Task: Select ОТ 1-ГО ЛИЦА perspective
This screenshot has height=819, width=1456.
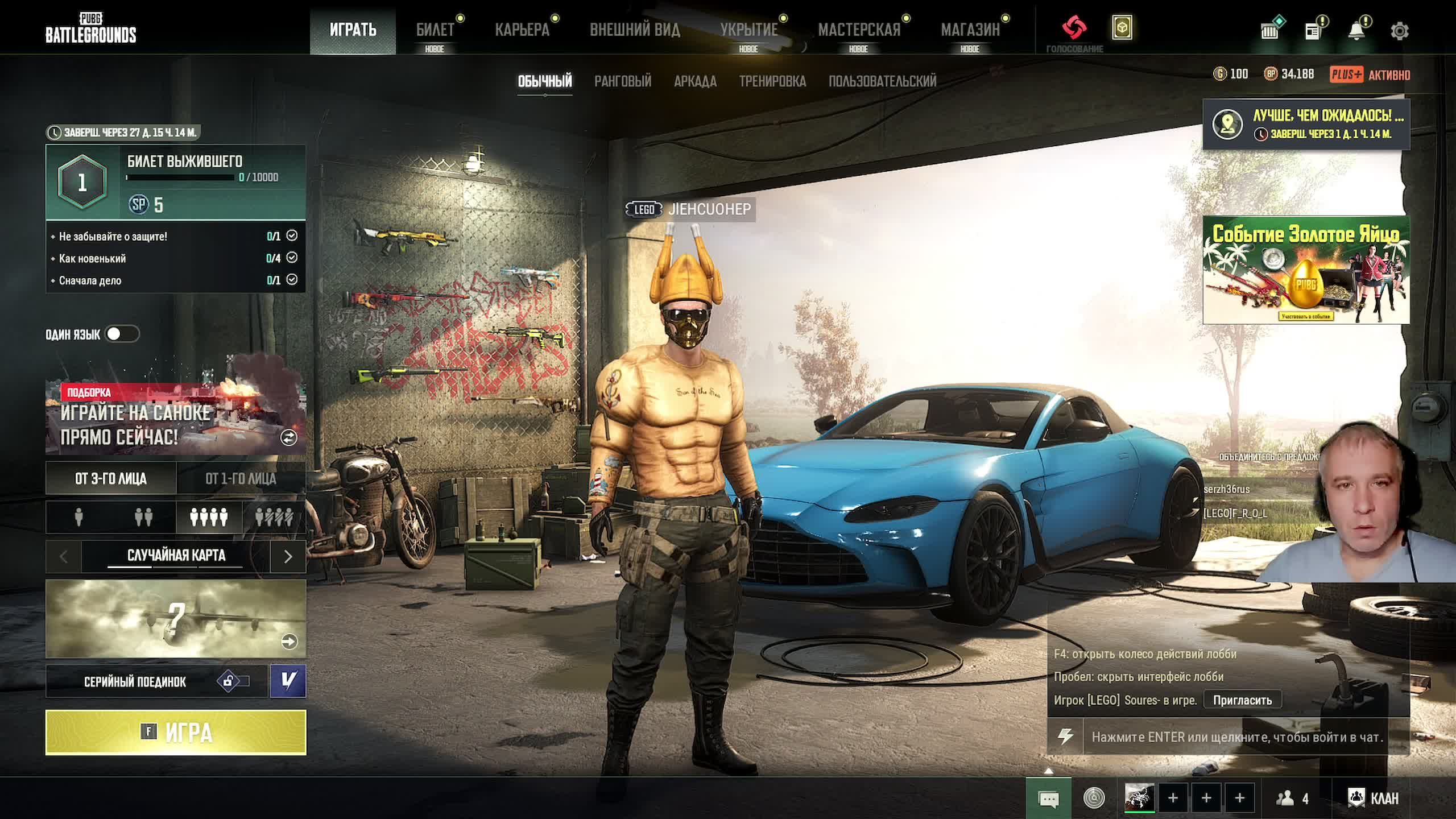Action: tap(241, 478)
